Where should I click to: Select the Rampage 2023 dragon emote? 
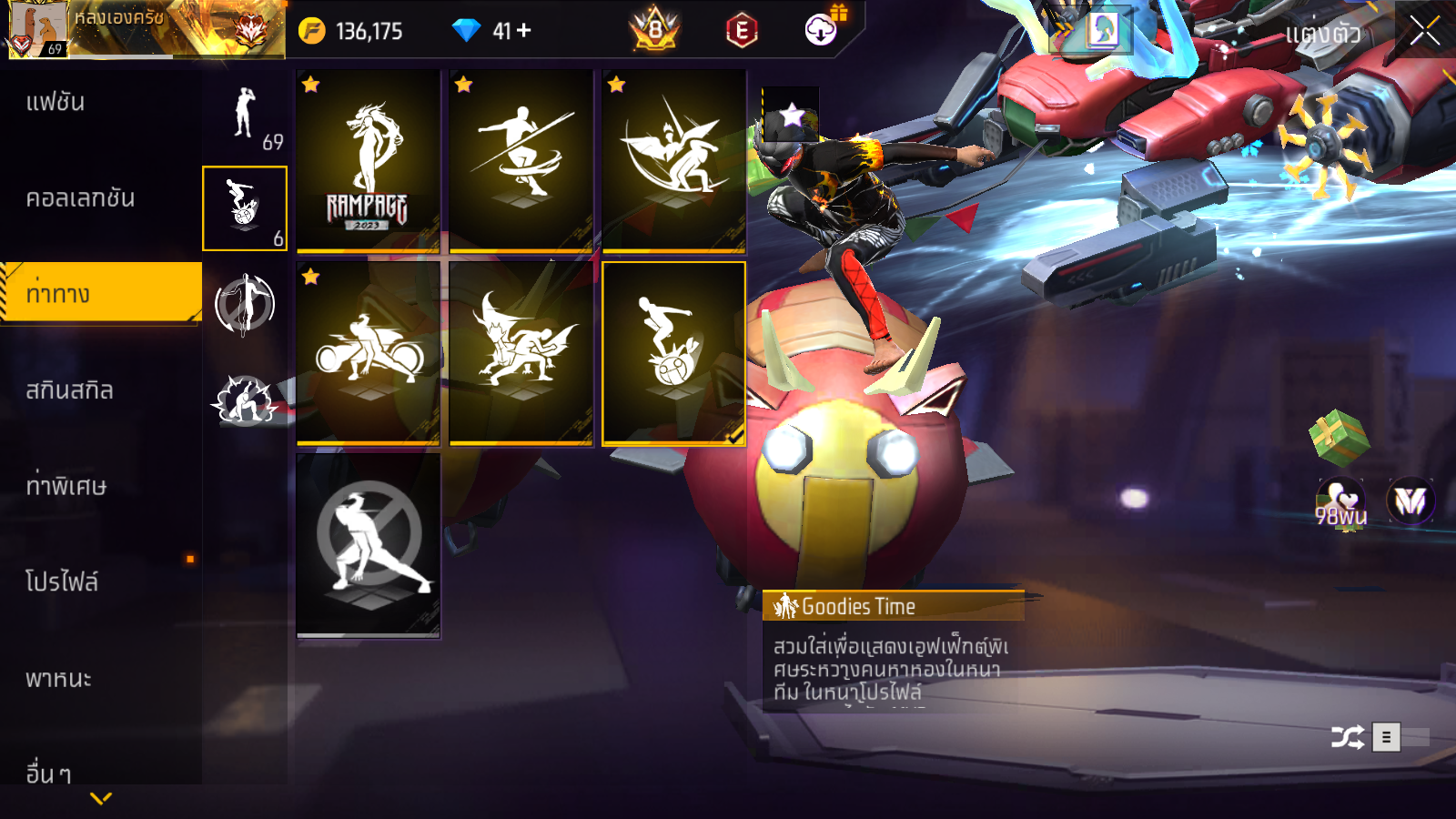(368, 161)
